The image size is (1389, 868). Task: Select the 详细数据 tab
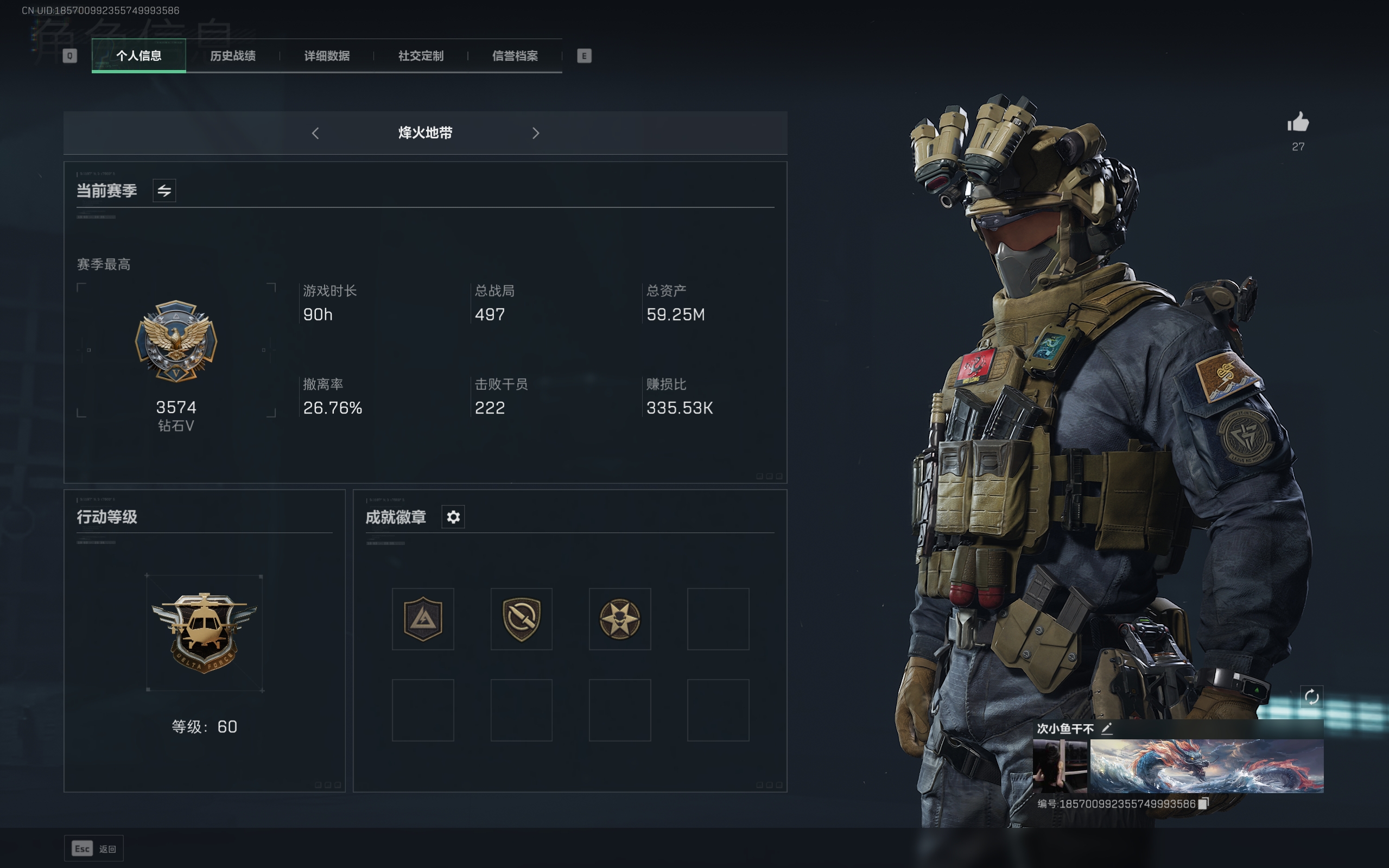coord(327,56)
